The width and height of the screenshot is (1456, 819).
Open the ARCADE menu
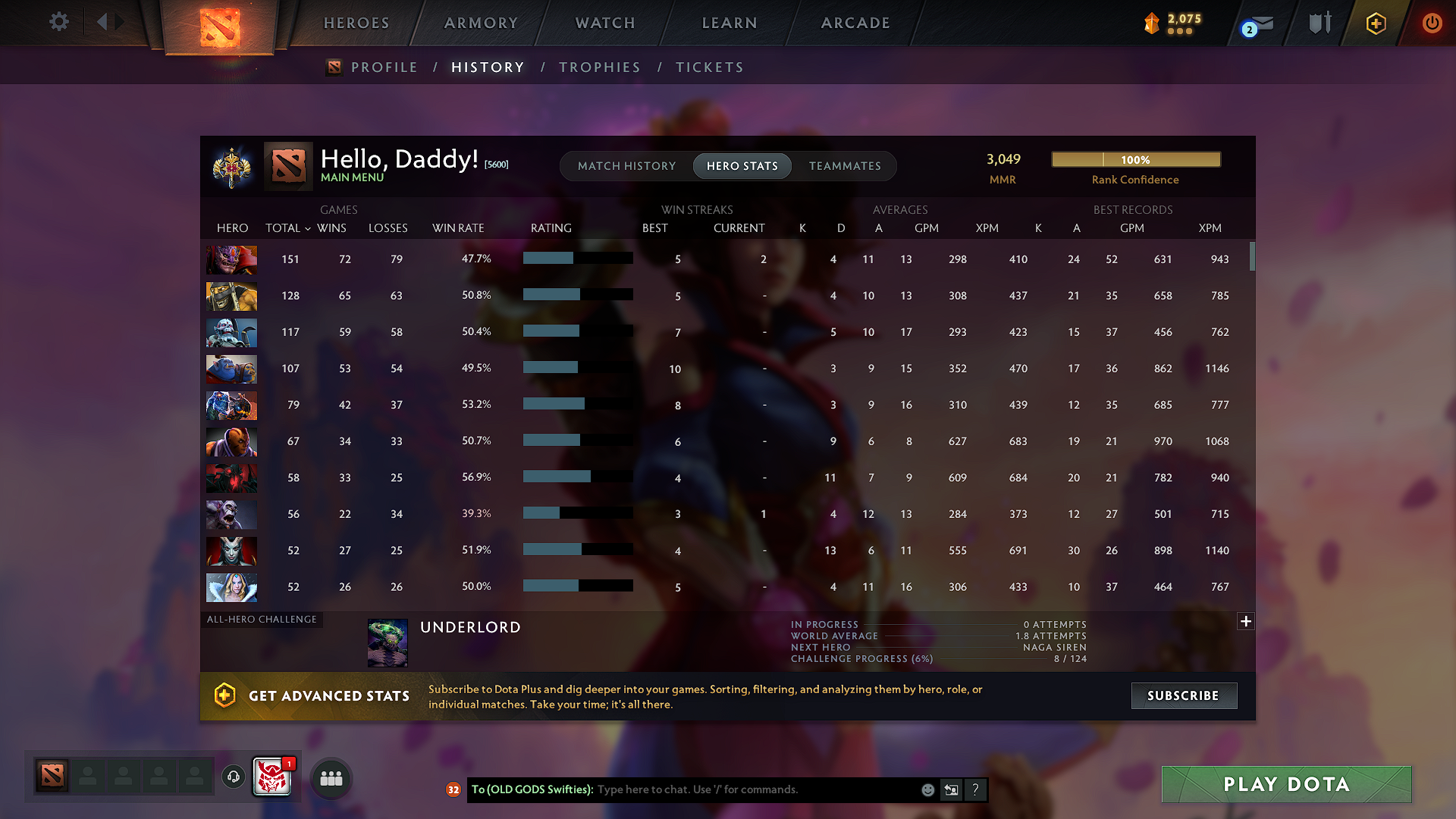pyautogui.click(x=855, y=23)
